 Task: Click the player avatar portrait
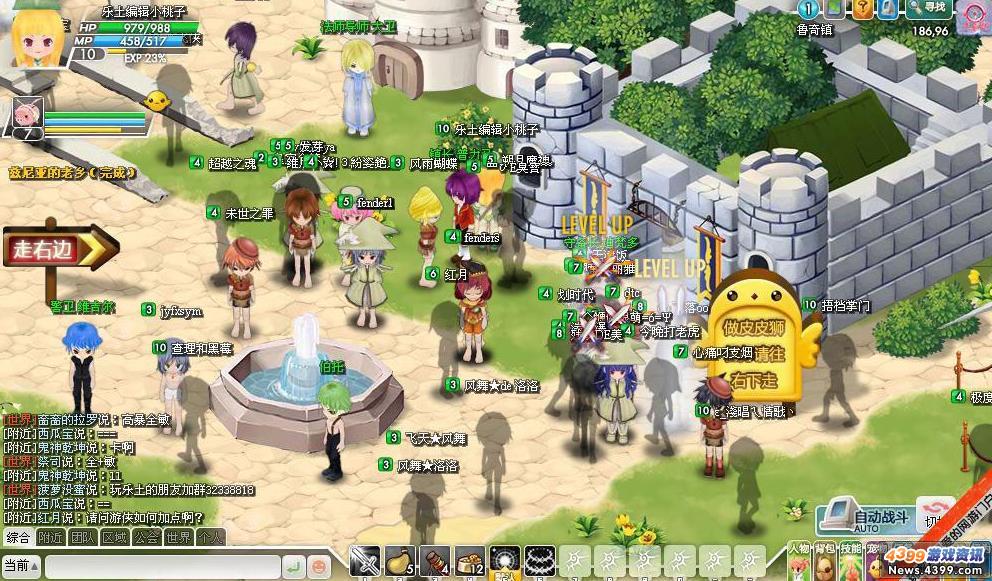click(38, 35)
